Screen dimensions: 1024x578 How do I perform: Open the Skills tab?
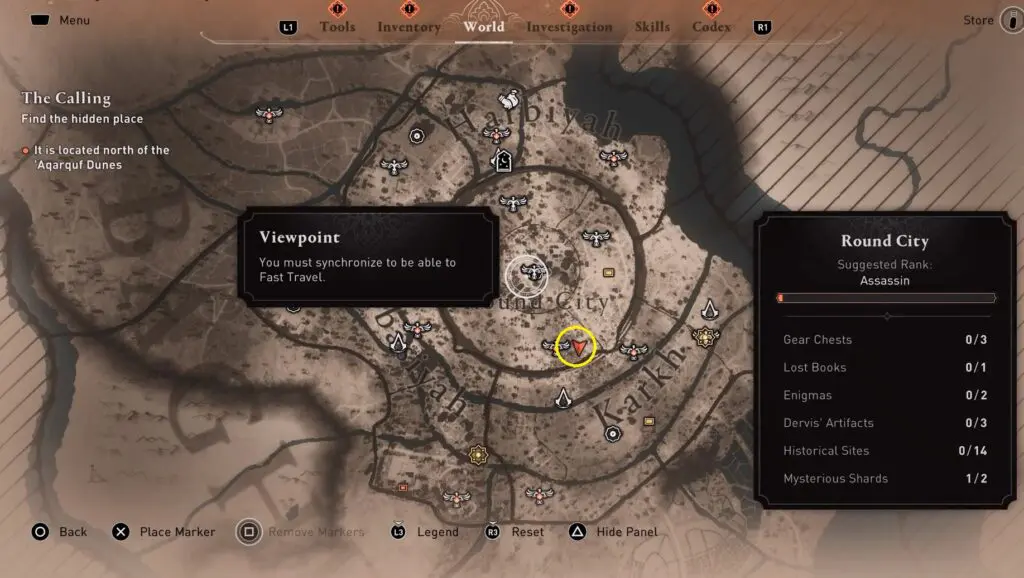click(x=652, y=27)
